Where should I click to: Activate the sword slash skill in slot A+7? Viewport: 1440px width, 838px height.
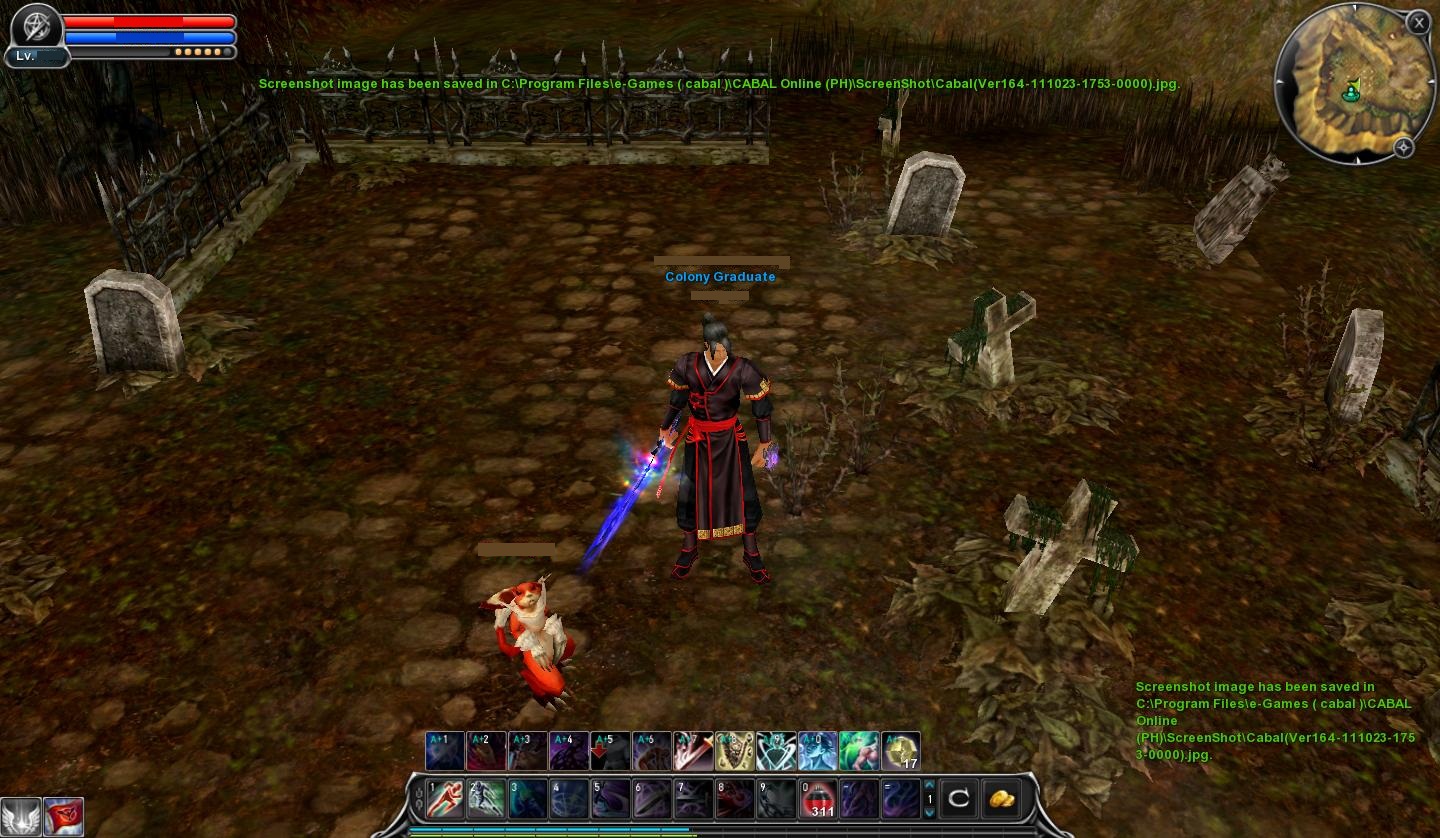coord(692,751)
